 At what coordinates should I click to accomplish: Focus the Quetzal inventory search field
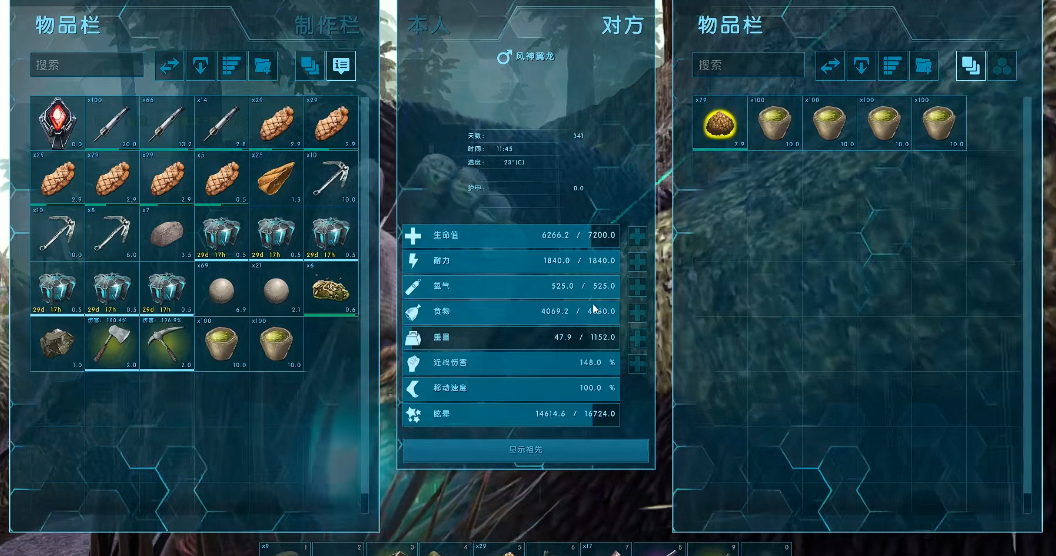(x=749, y=65)
